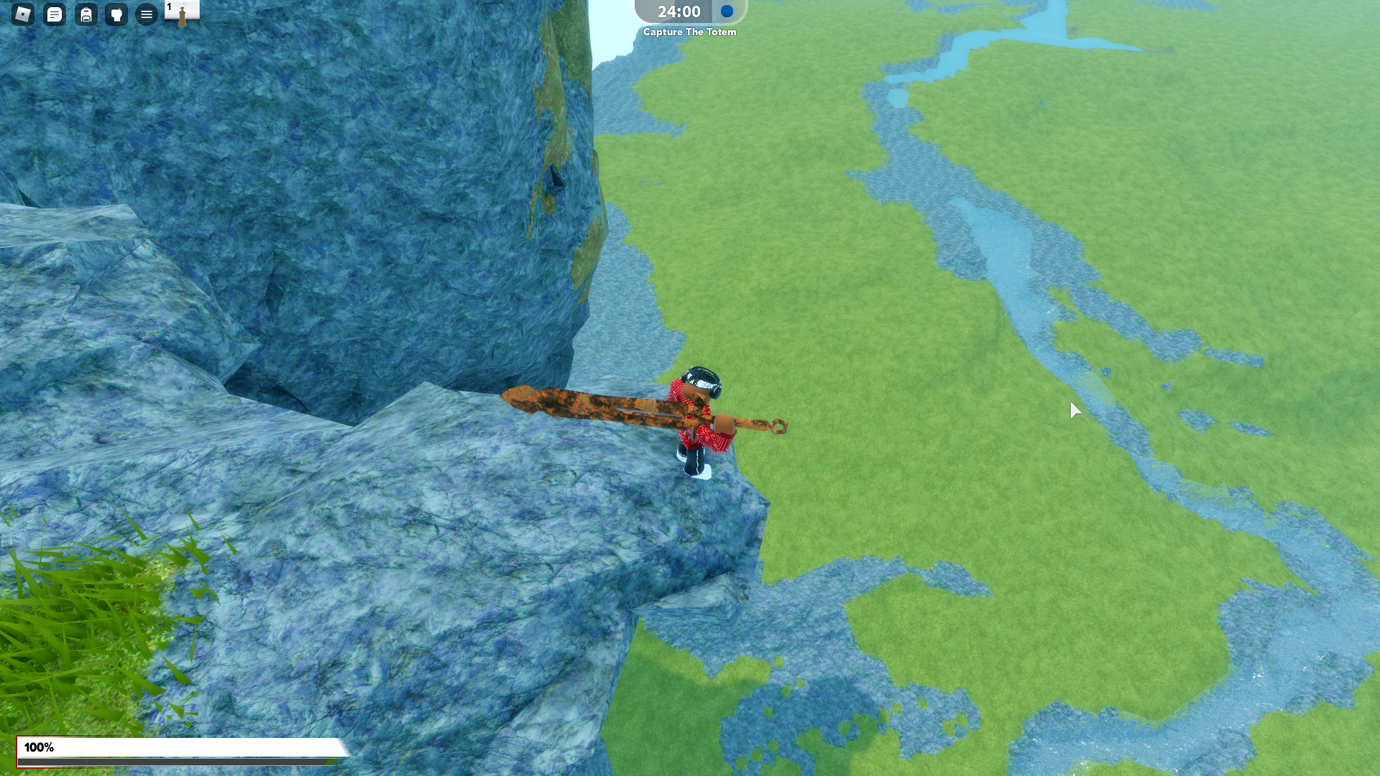Click the Roblox logo in the top-left corner
The width and height of the screenshot is (1380, 776).
pyautogui.click(x=22, y=14)
